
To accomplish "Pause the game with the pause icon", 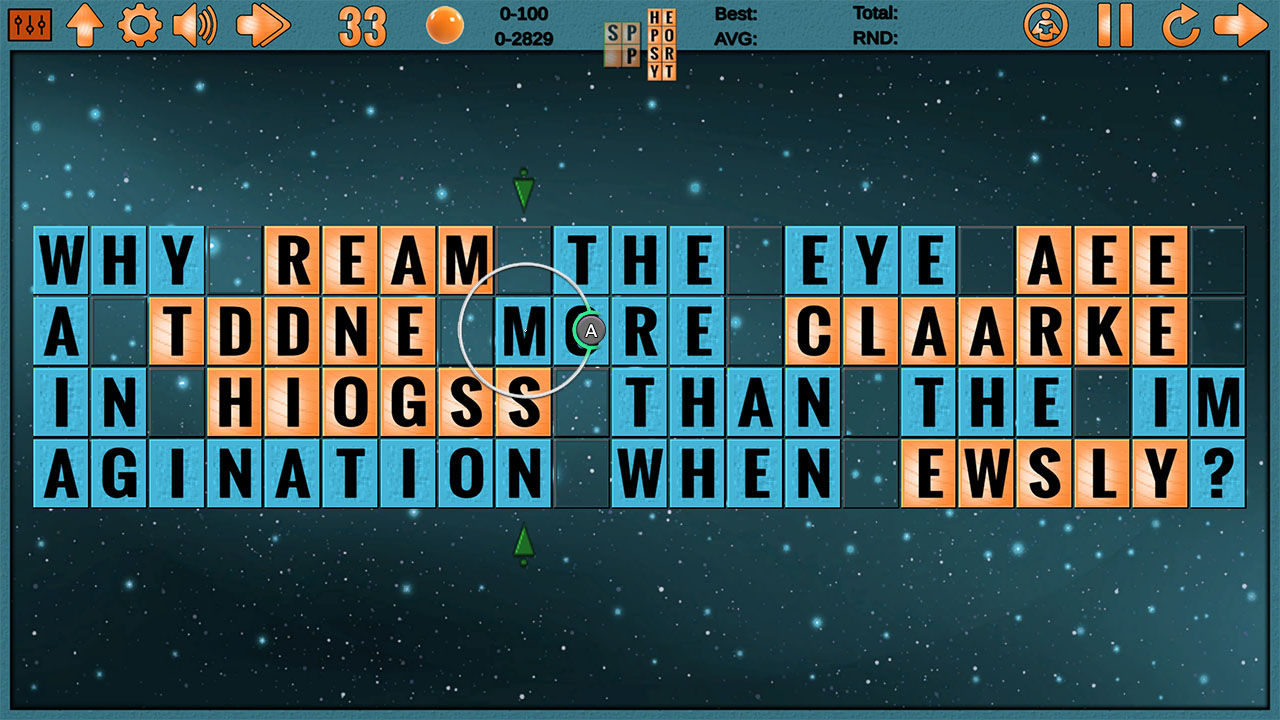I will click(x=1113, y=25).
